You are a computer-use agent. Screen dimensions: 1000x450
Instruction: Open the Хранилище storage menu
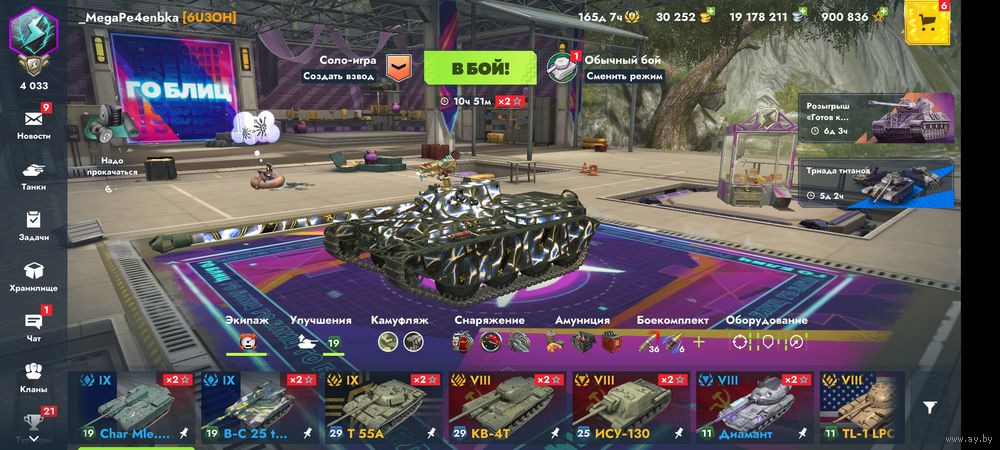coord(33,275)
